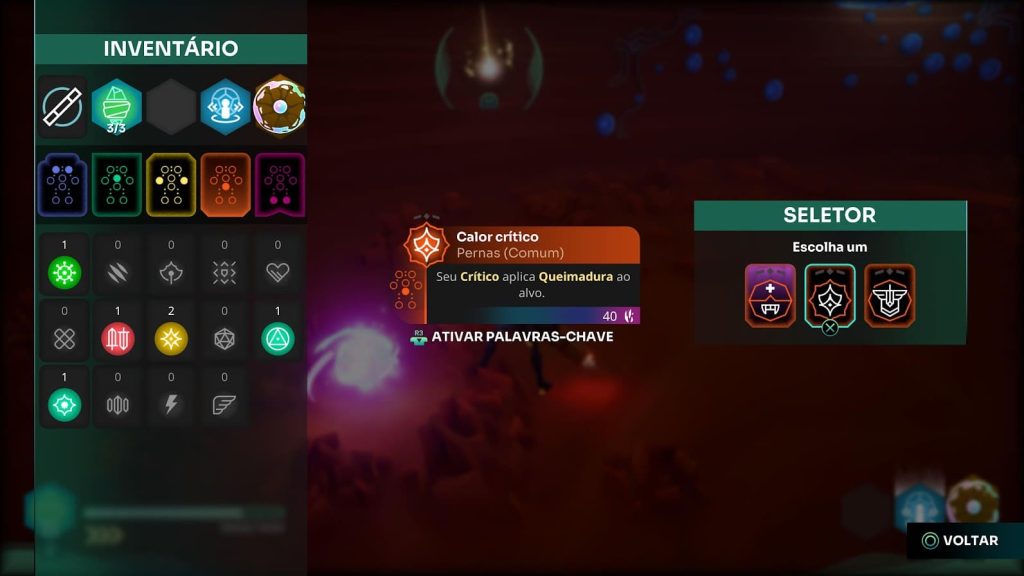Select the highlighted Calor crítico card

[829, 295]
